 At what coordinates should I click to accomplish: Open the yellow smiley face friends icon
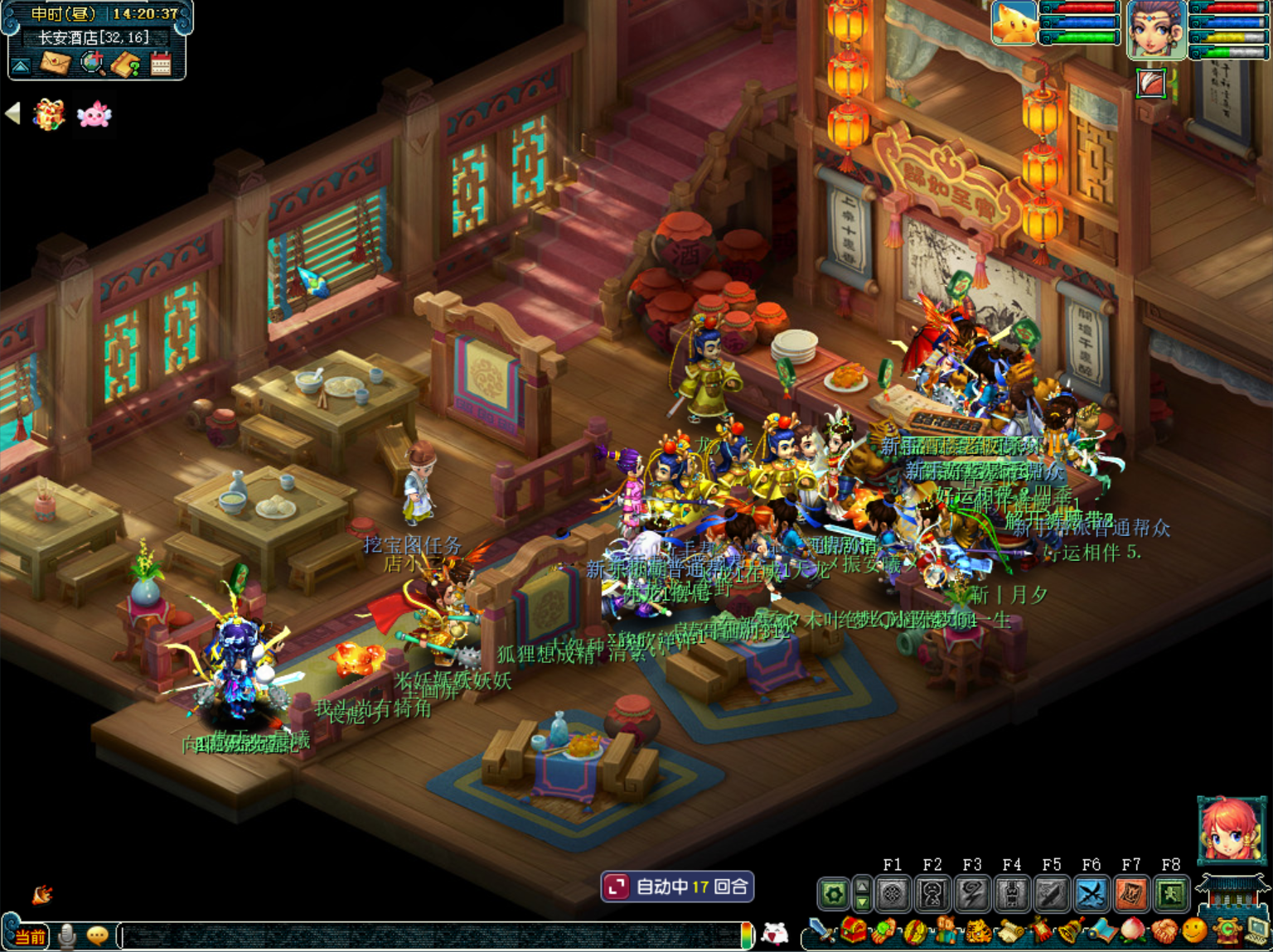point(1194,931)
